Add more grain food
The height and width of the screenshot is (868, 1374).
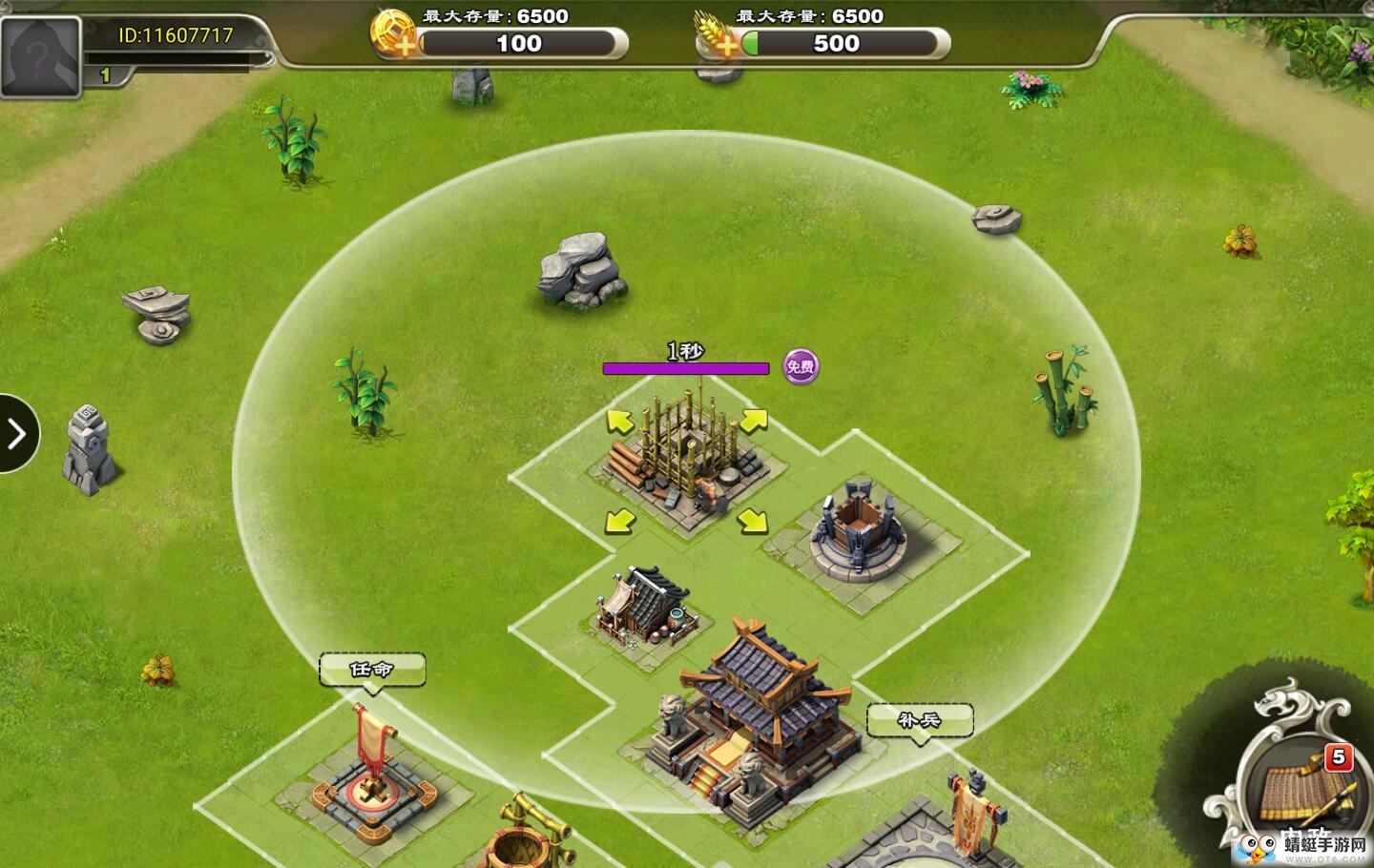[x=718, y=38]
